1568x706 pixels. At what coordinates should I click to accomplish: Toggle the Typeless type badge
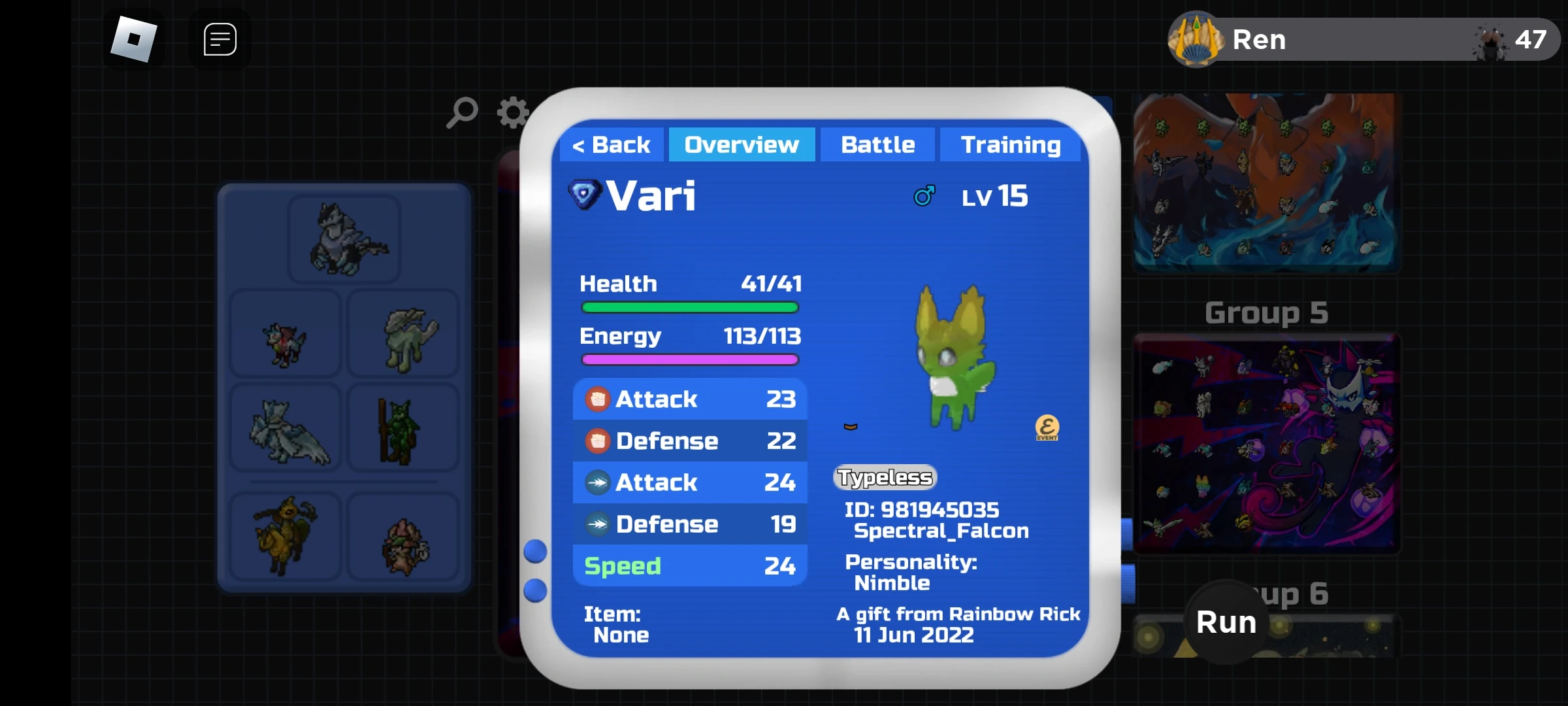click(883, 477)
